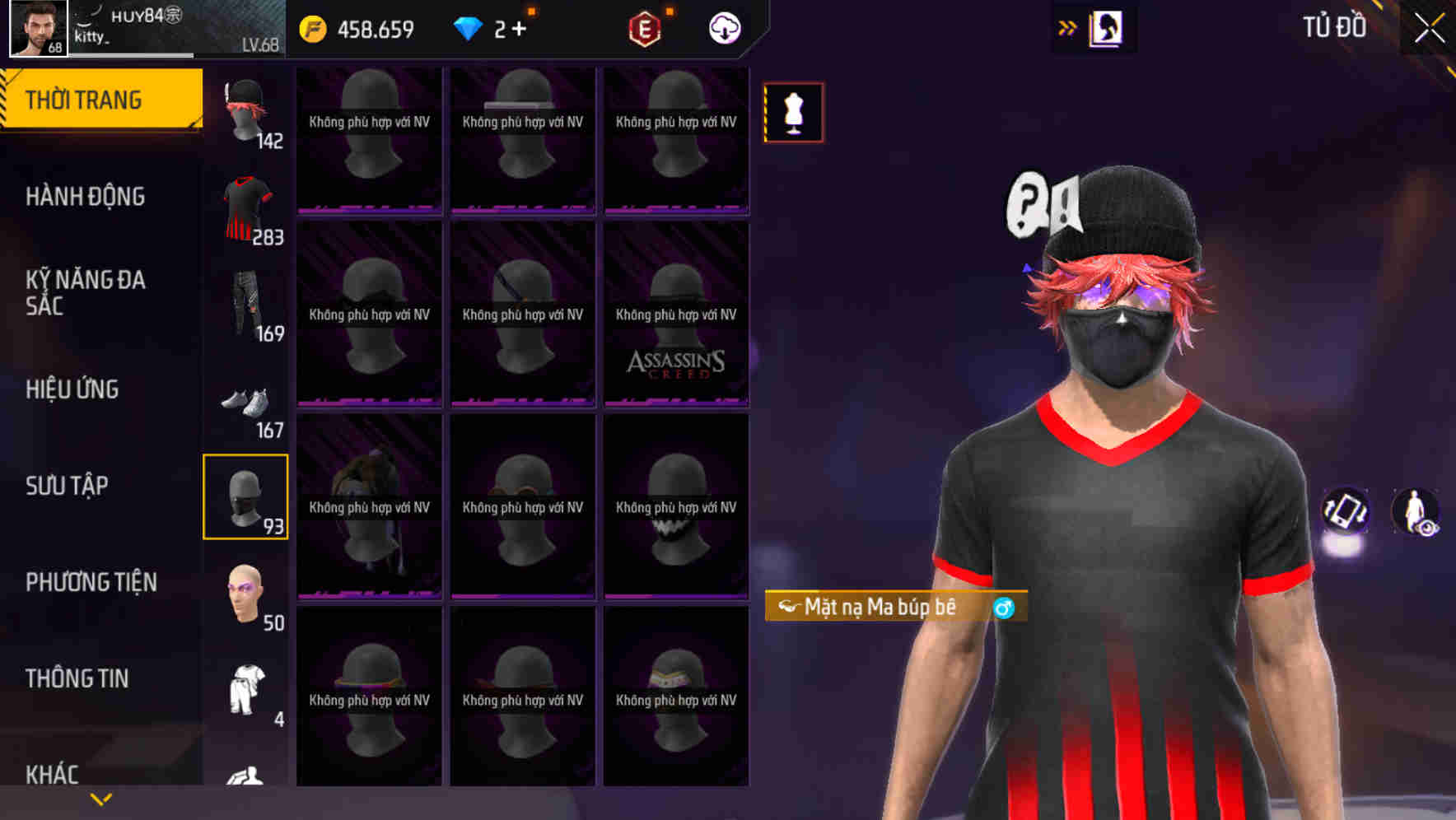Image resolution: width=1456 pixels, height=820 pixels.
Task: Open the diamond top-up icon
Action: tap(469, 28)
